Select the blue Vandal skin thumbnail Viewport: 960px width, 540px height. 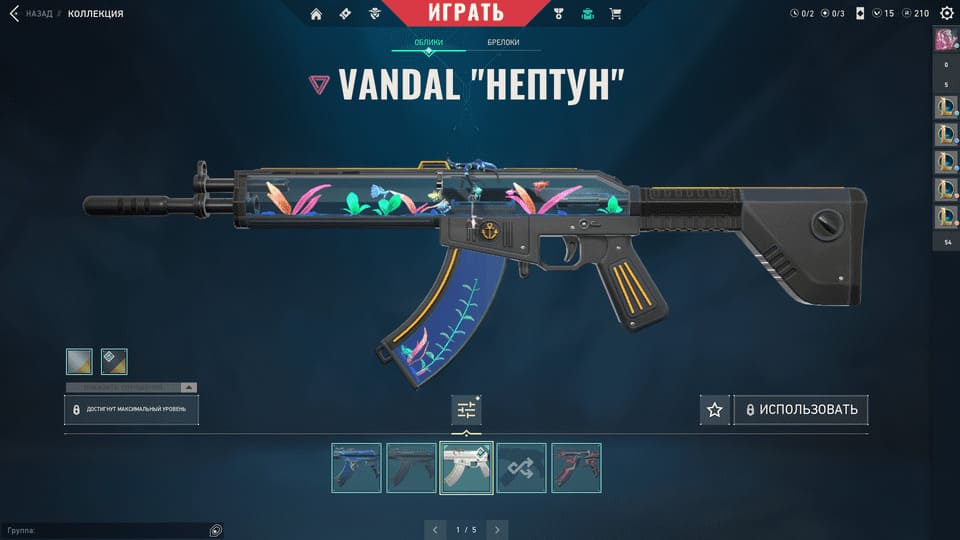click(x=357, y=468)
